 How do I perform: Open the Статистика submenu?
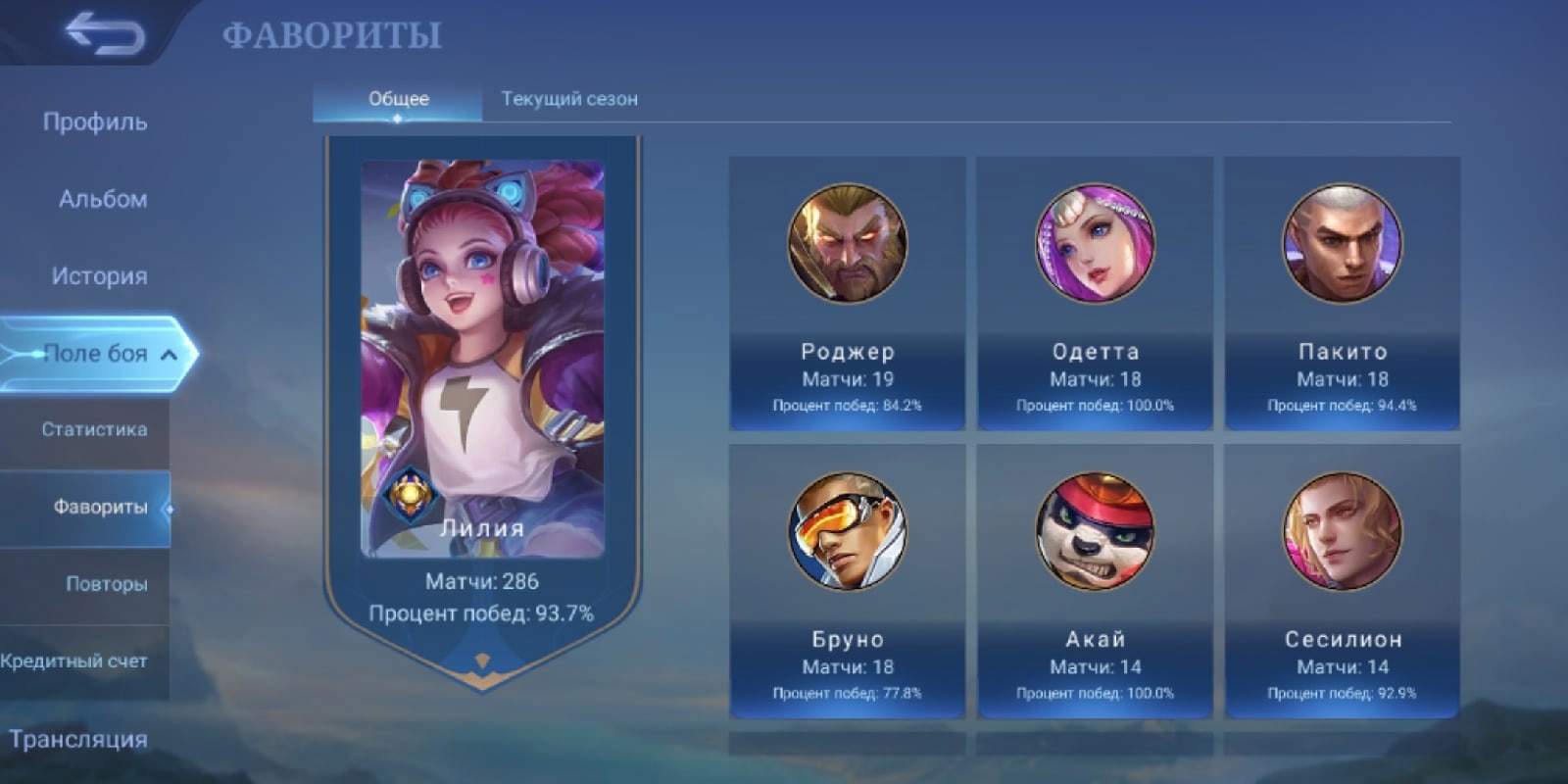tap(94, 429)
